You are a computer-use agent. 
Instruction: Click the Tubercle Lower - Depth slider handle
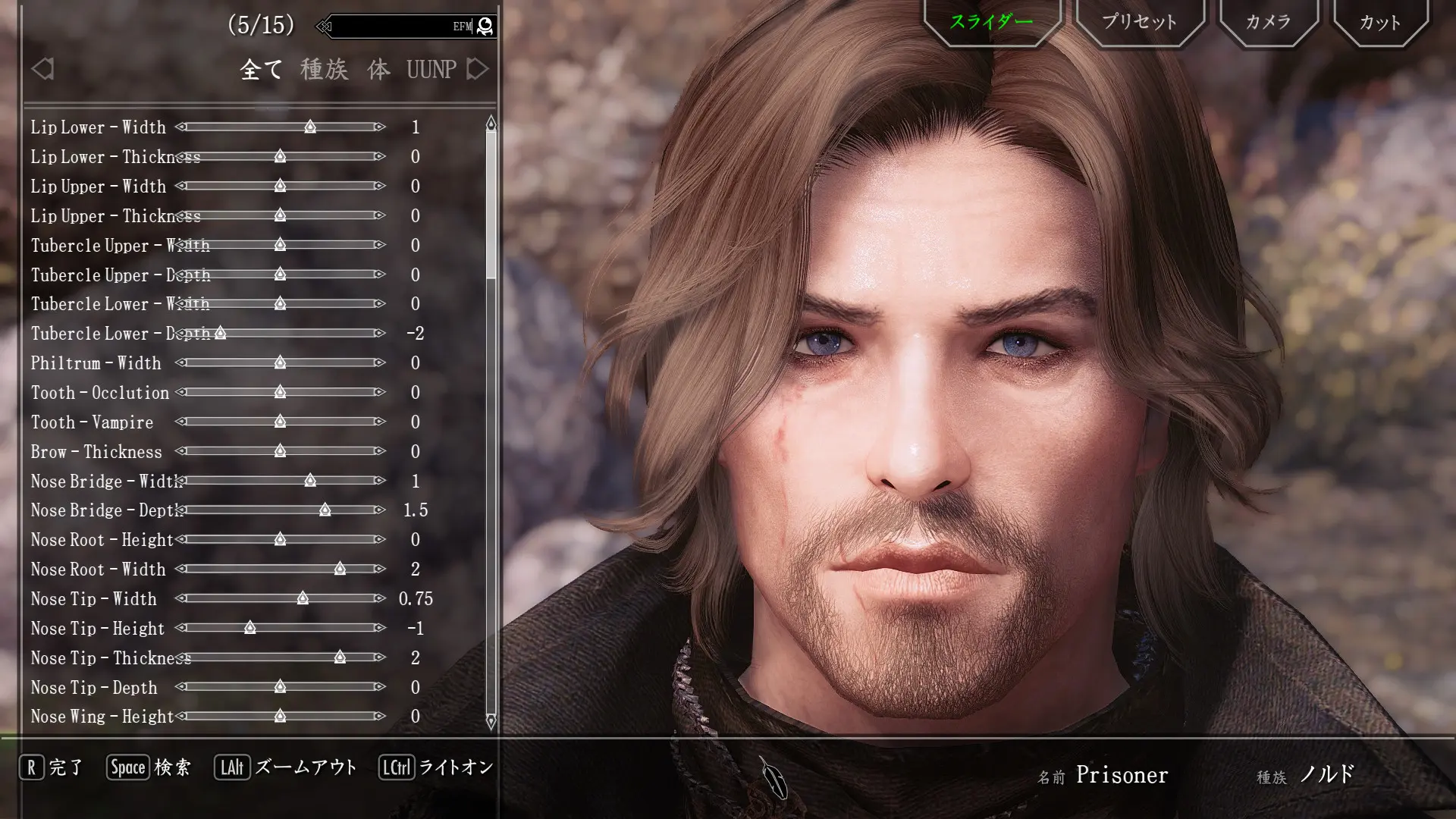tap(220, 333)
